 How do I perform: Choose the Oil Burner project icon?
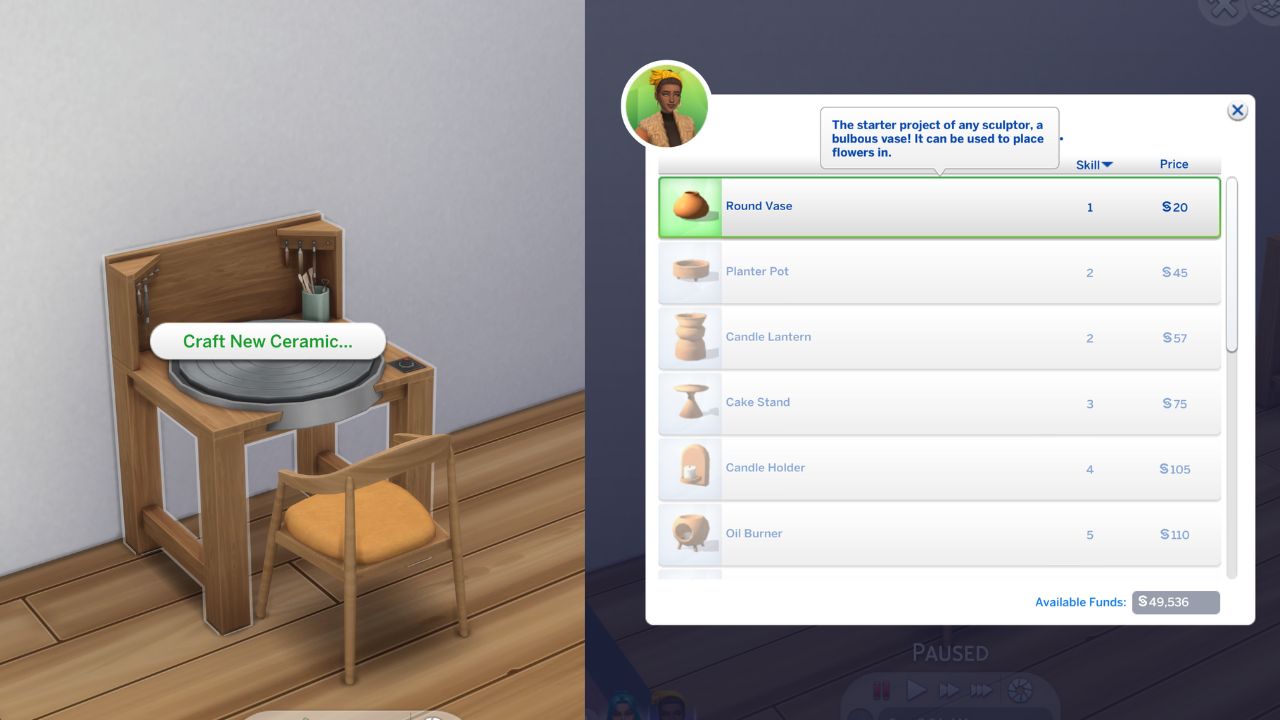tap(689, 533)
